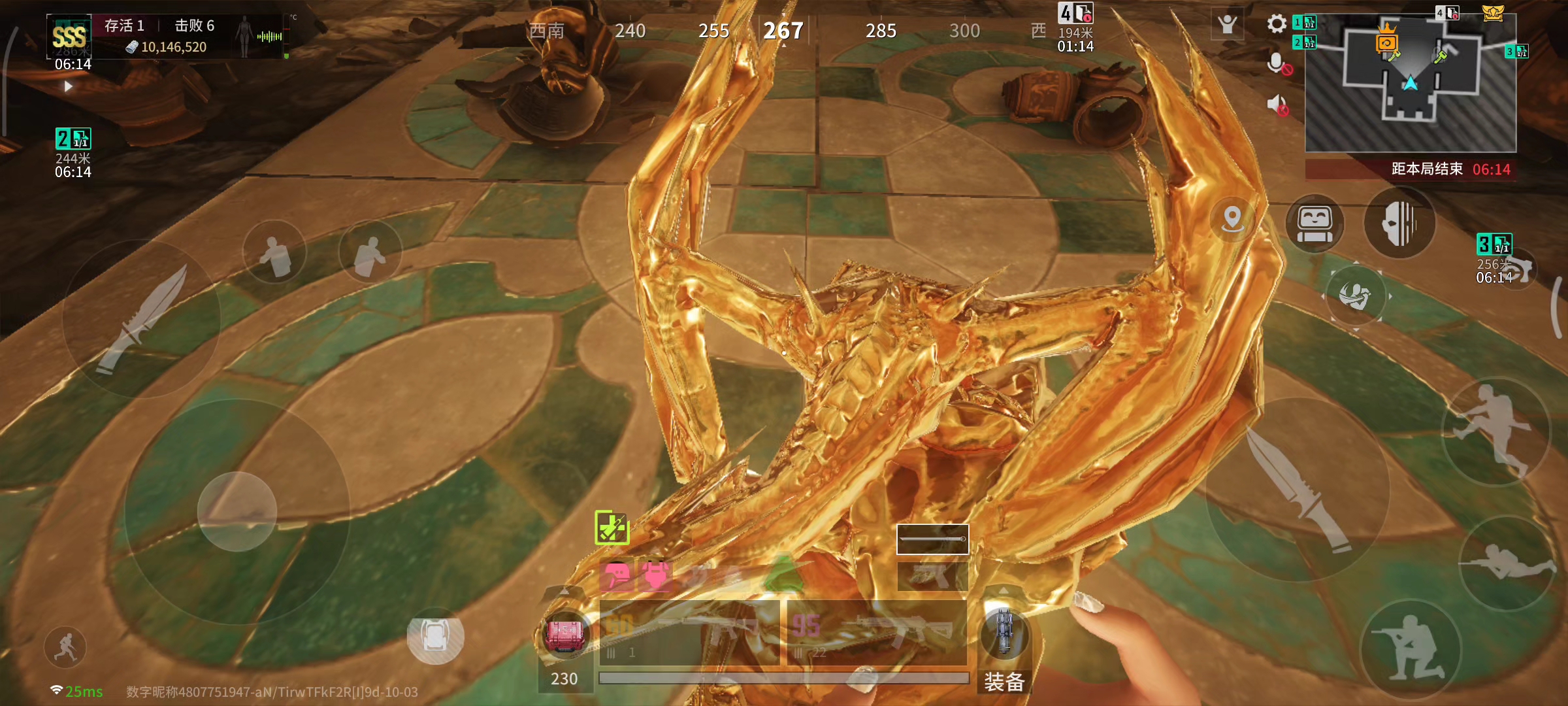This screenshot has width=1568, height=706.
Task: Toggle the muted microphone
Action: (x=1277, y=64)
